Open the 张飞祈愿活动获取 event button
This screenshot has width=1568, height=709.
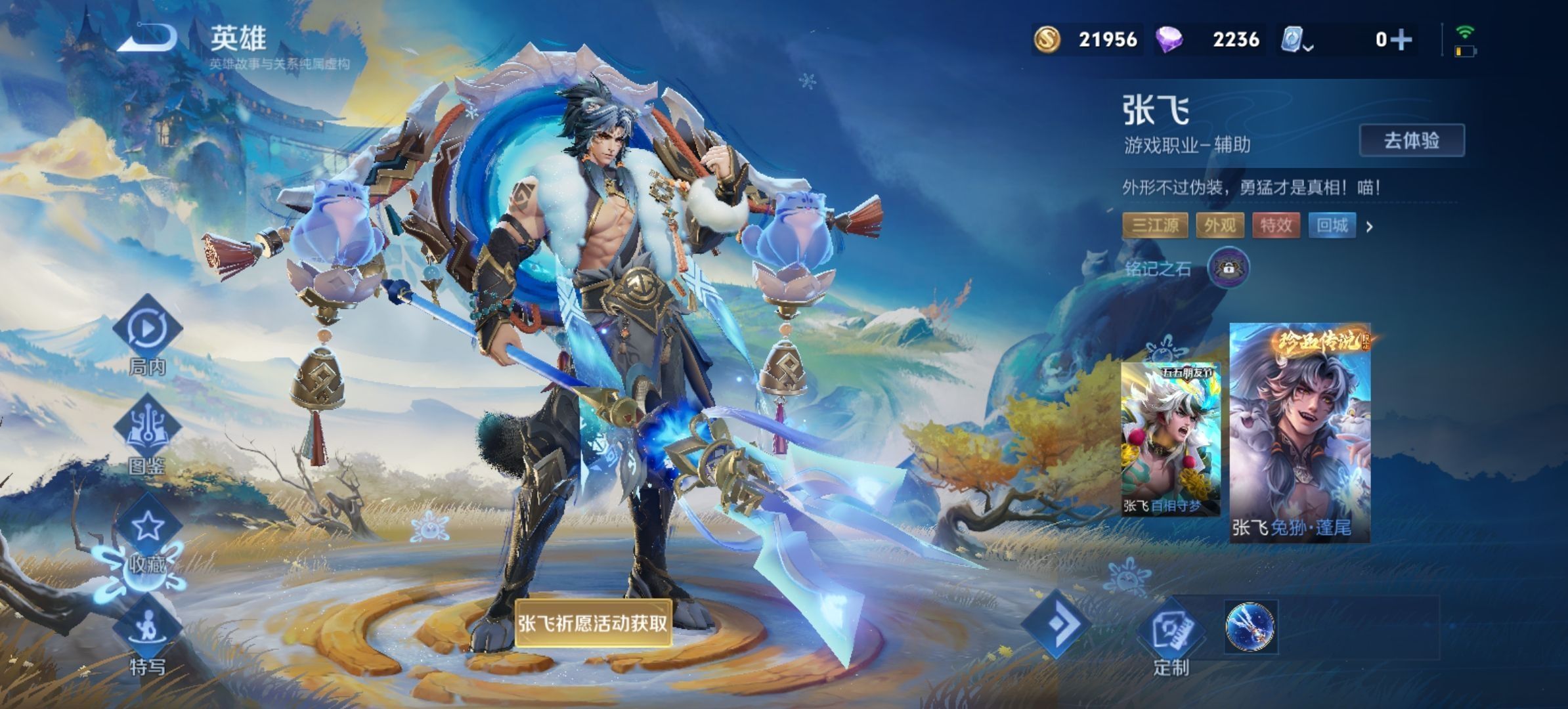click(593, 623)
